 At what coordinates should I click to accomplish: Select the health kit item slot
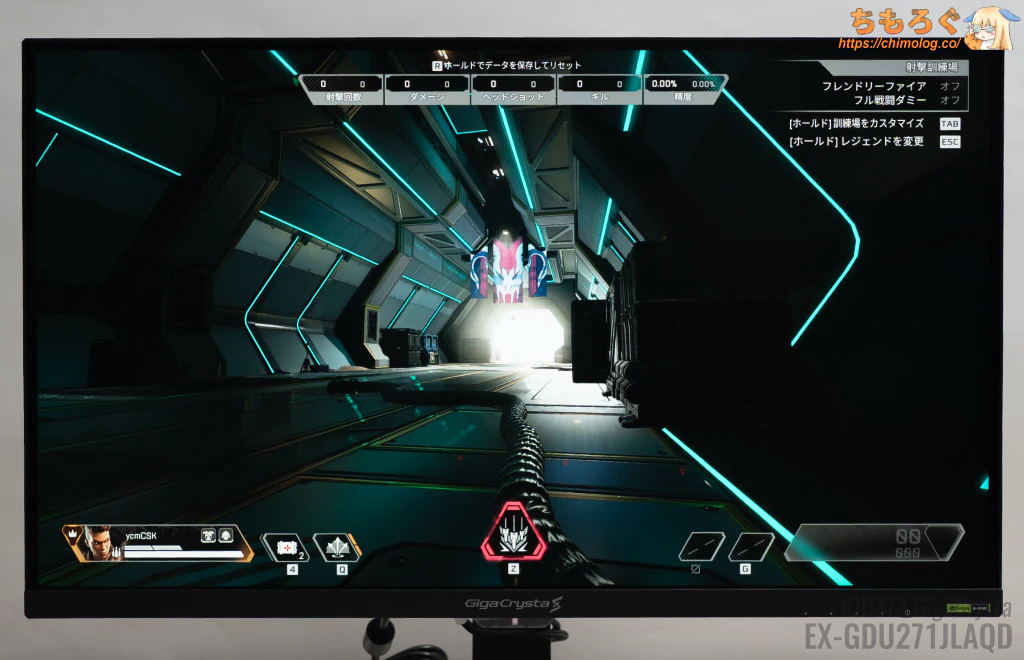[284, 548]
